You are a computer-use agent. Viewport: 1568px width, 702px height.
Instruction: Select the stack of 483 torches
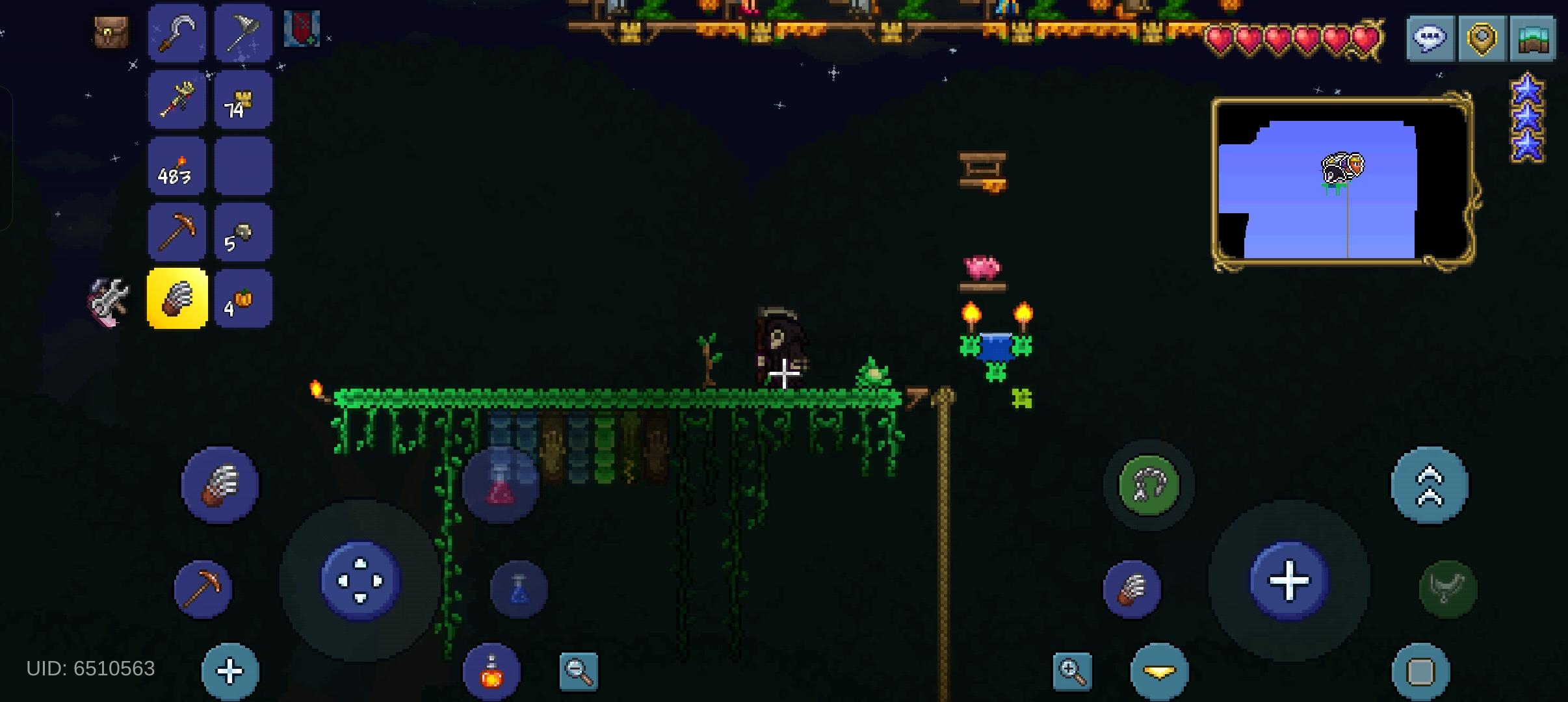(x=177, y=166)
